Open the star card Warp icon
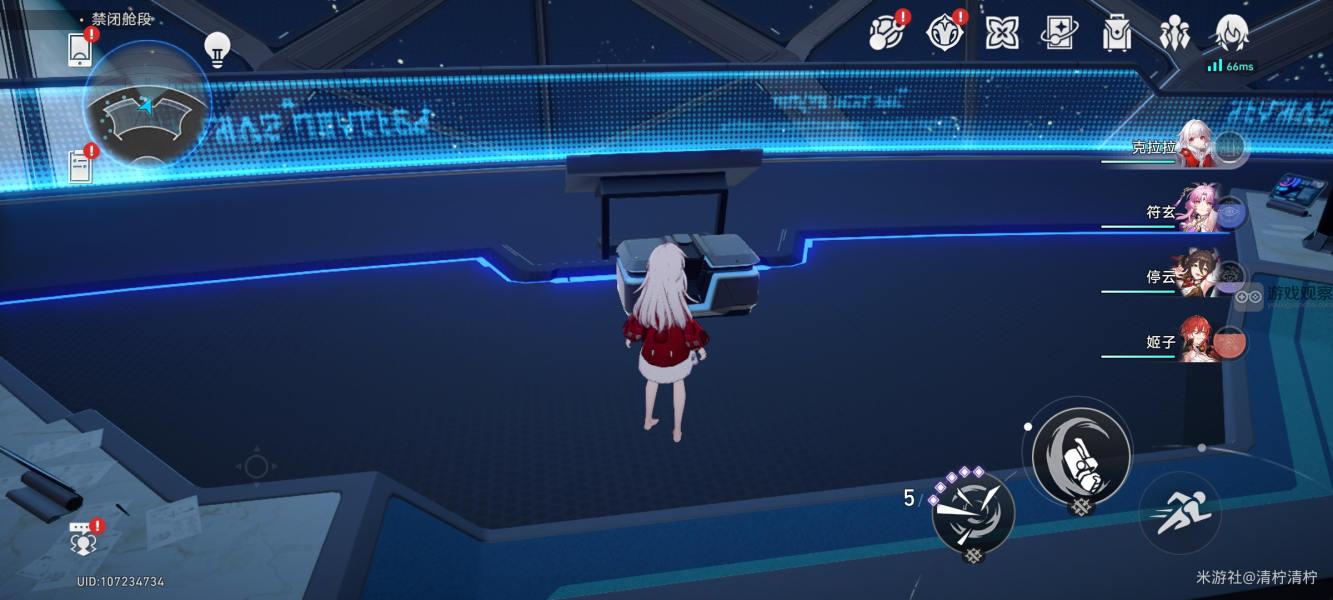 1059,34
